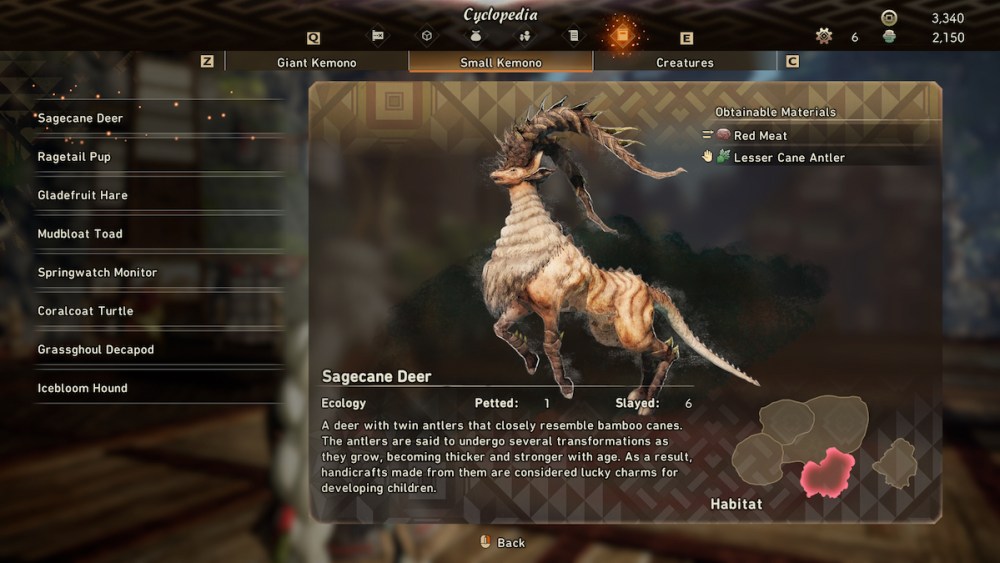The image size is (1000, 563).
Task: View the Grassghoul Decapod entry
Action: pos(96,350)
